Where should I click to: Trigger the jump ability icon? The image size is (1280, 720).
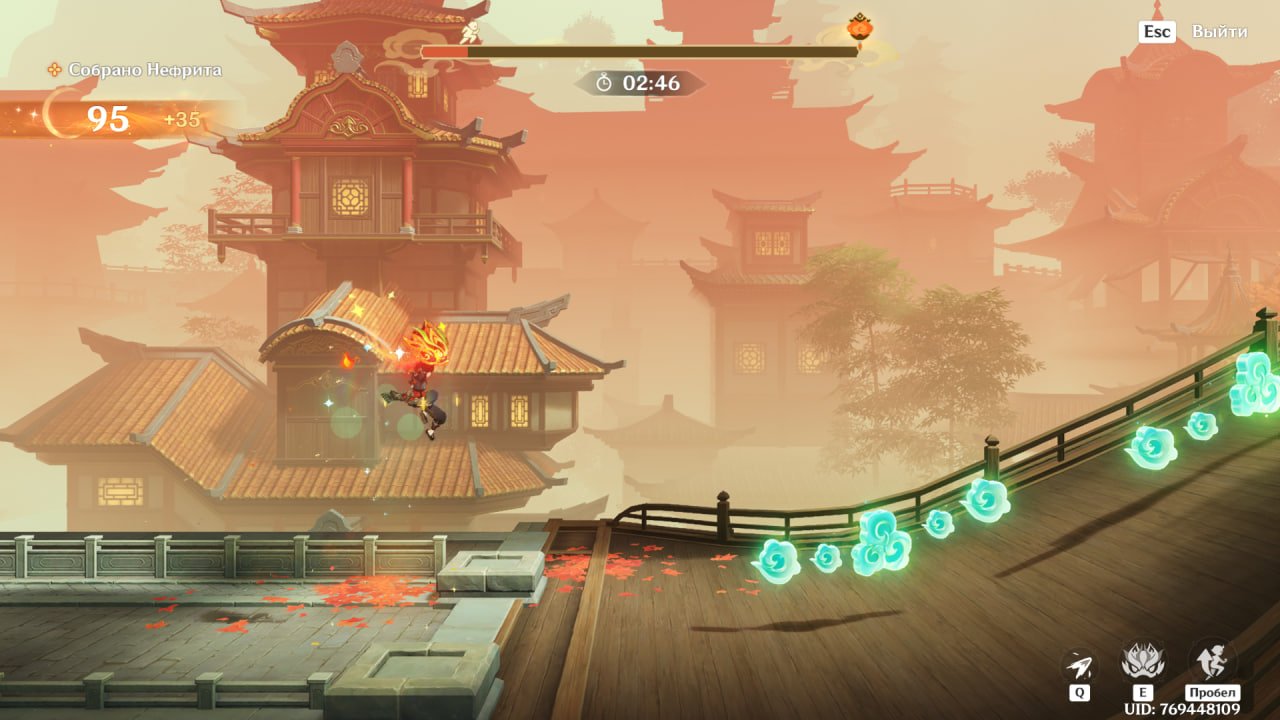coord(1211,661)
